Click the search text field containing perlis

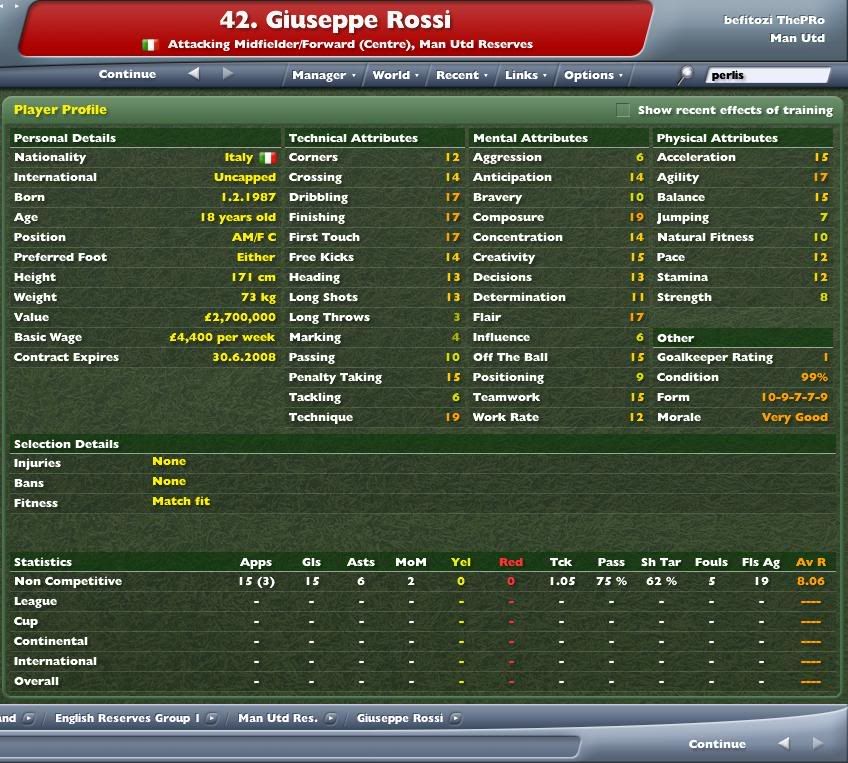767,75
